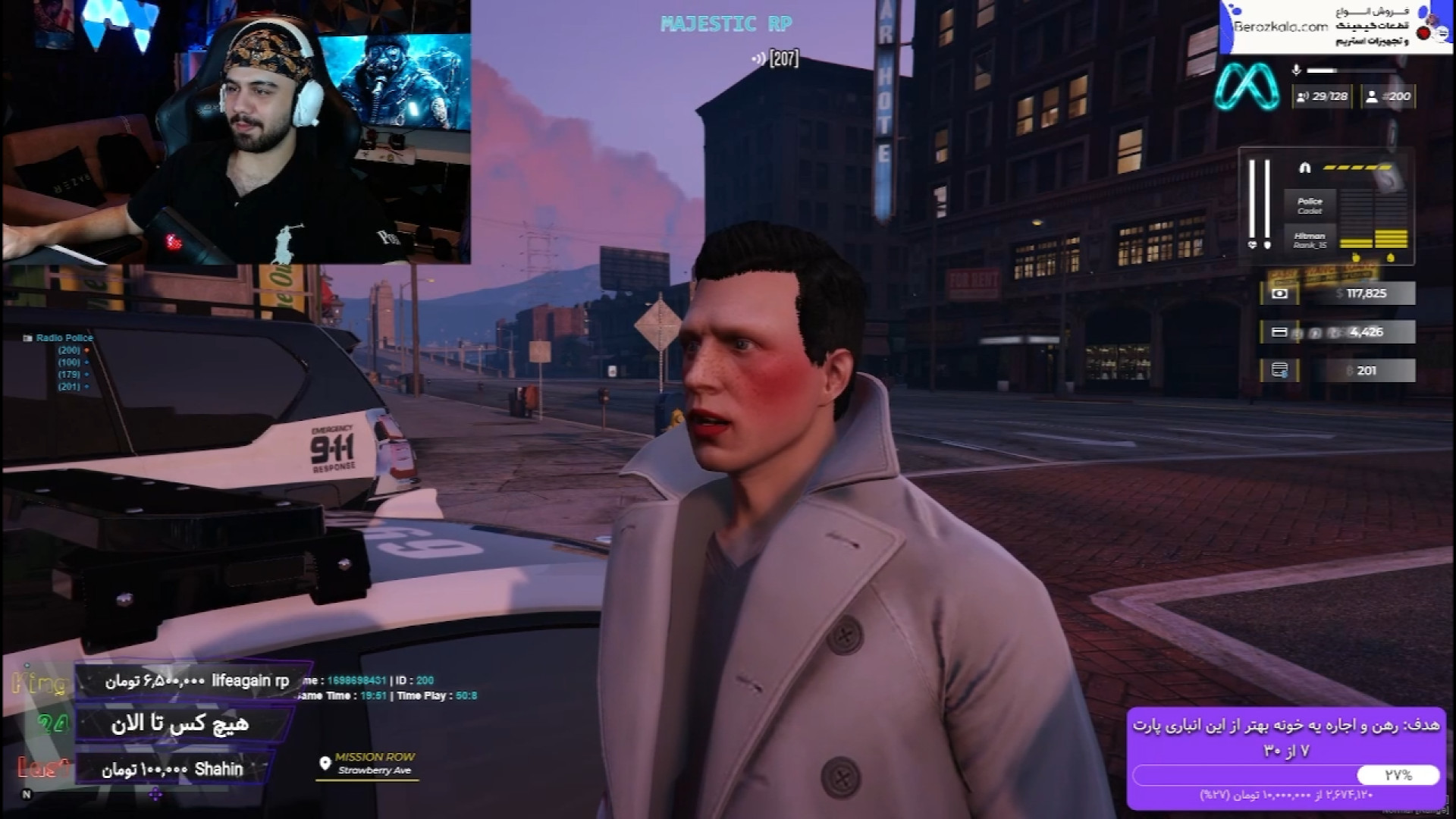Open the Radio Police channel header
Image resolution: width=1456 pixels, height=819 pixels.
click(59, 337)
